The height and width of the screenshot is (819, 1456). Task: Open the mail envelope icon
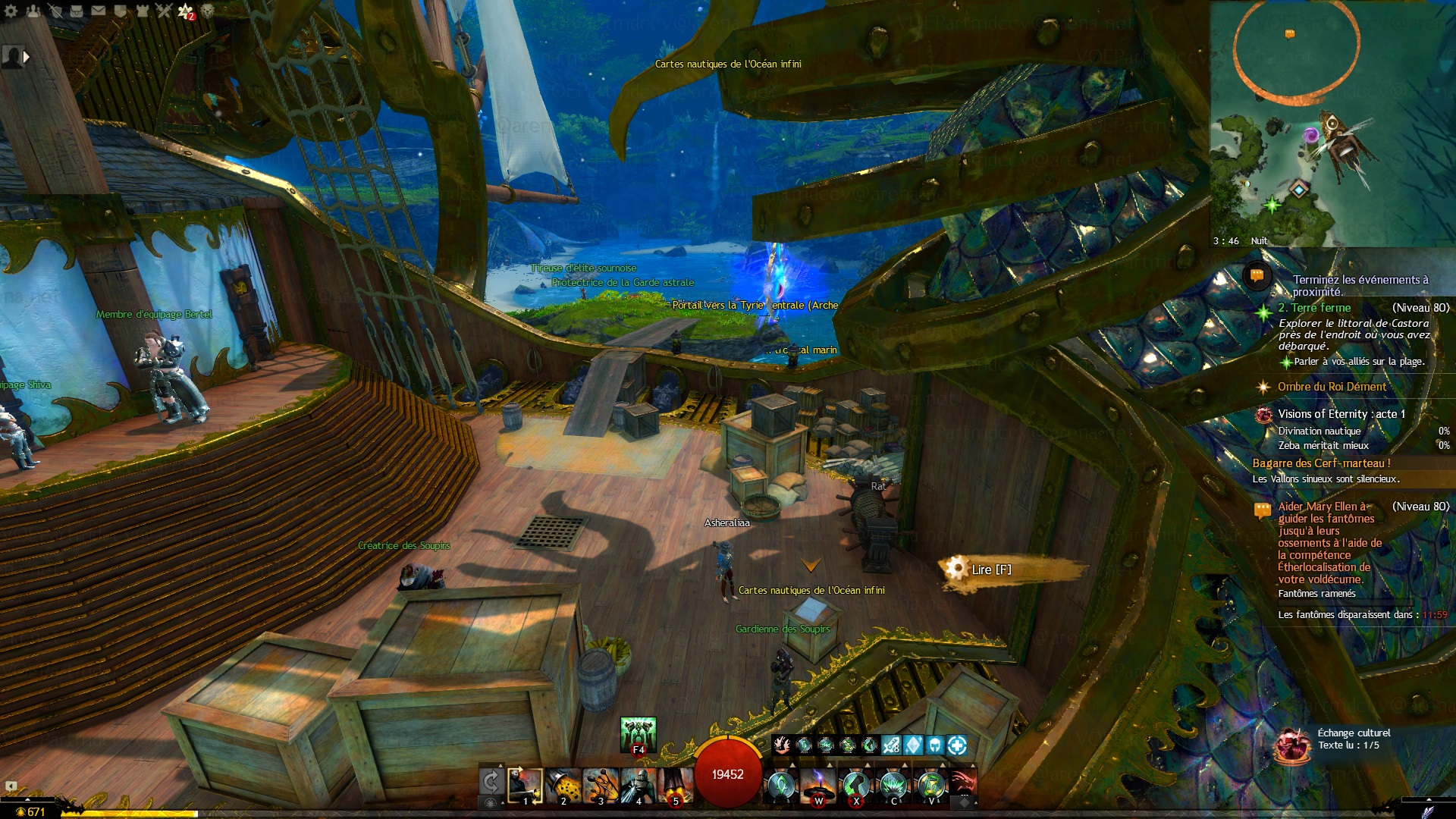point(99,11)
